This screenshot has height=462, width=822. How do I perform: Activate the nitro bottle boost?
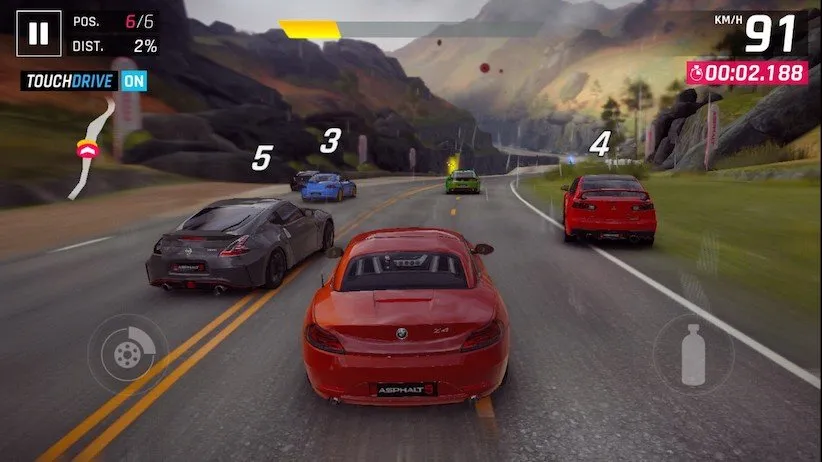pyautogui.click(x=693, y=354)
